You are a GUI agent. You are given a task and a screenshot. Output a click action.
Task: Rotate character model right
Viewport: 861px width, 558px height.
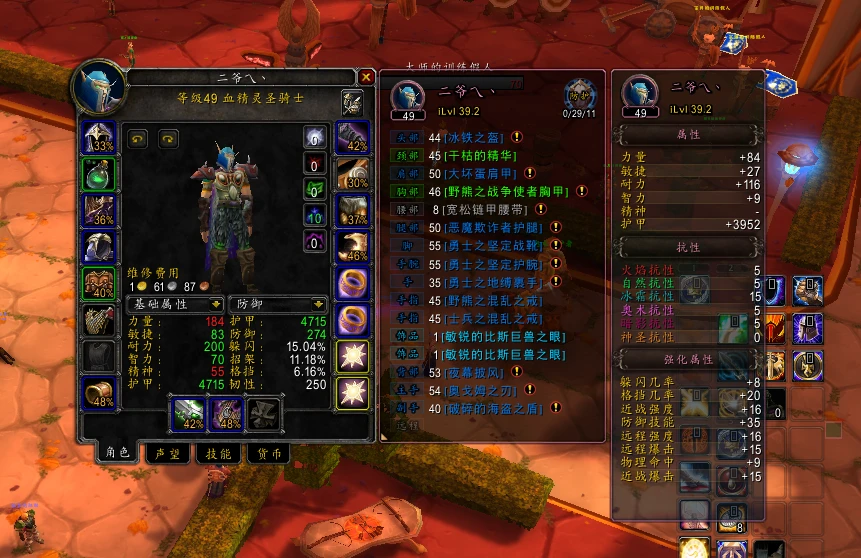168,139
